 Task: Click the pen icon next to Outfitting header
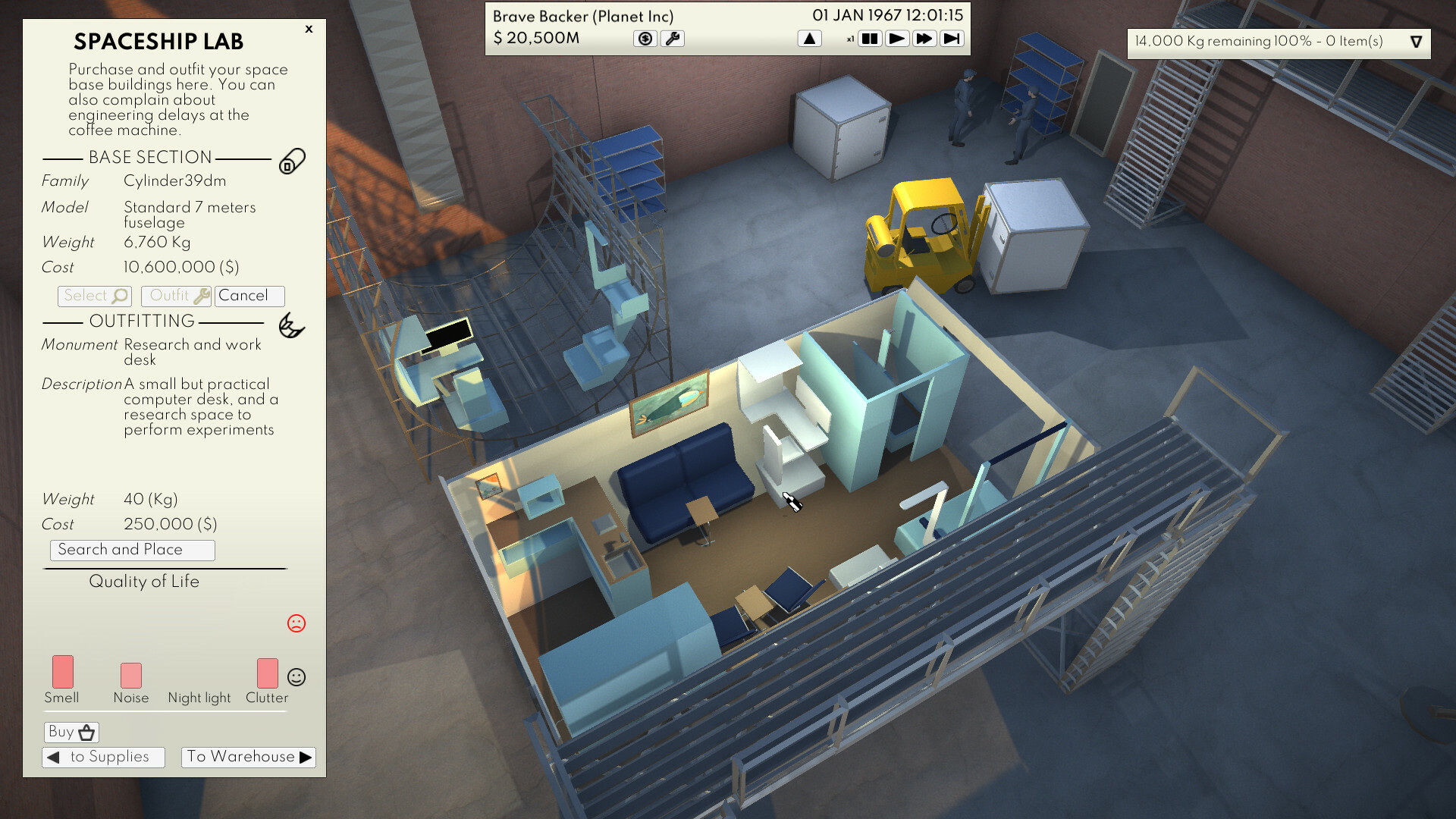pos(293,326)
